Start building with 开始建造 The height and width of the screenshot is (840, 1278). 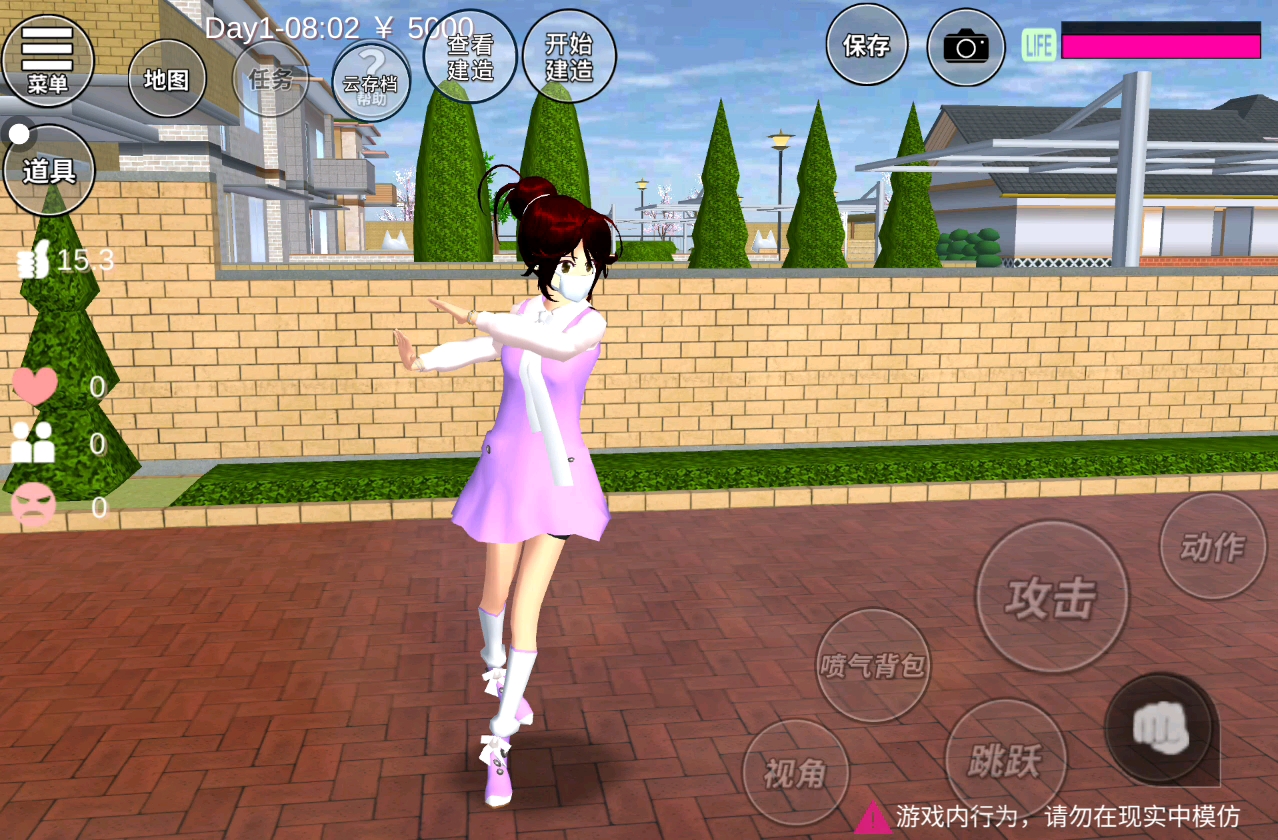click(569, 57)
